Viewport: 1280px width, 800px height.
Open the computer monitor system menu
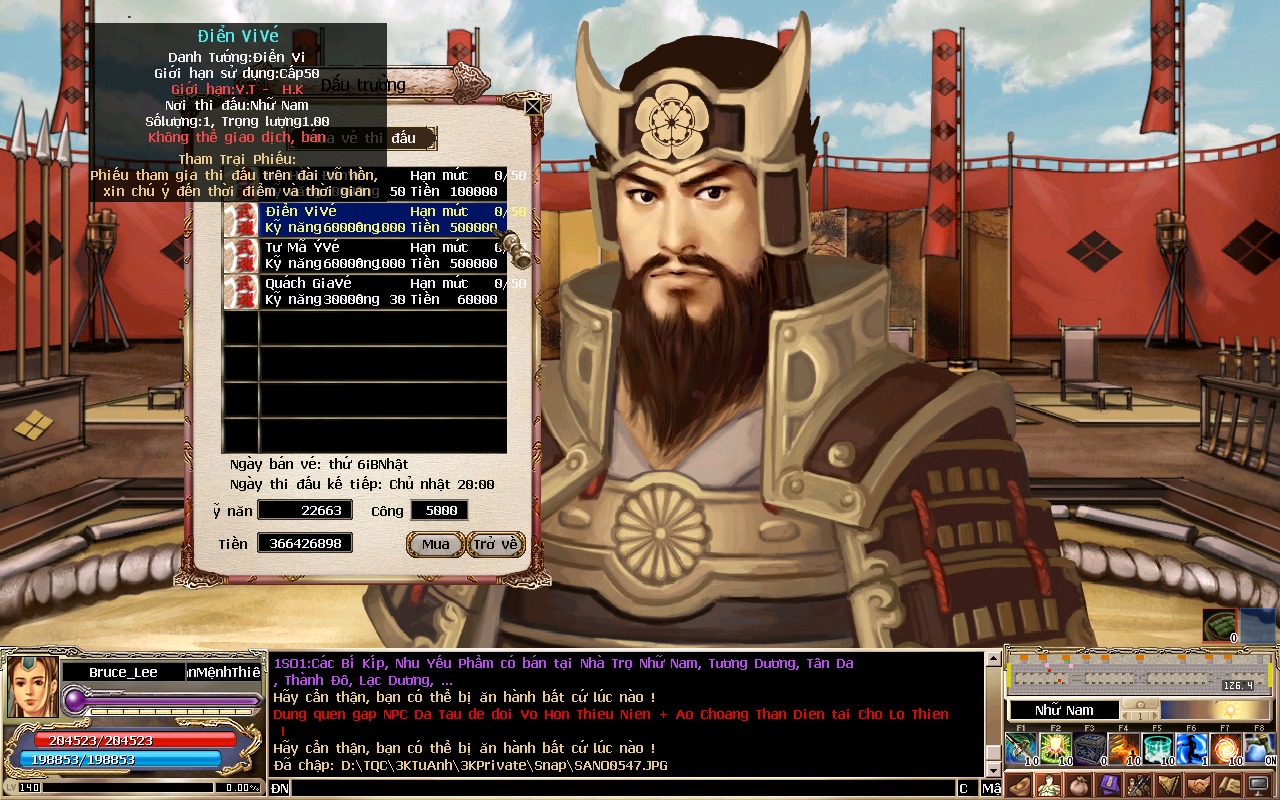1259,786
